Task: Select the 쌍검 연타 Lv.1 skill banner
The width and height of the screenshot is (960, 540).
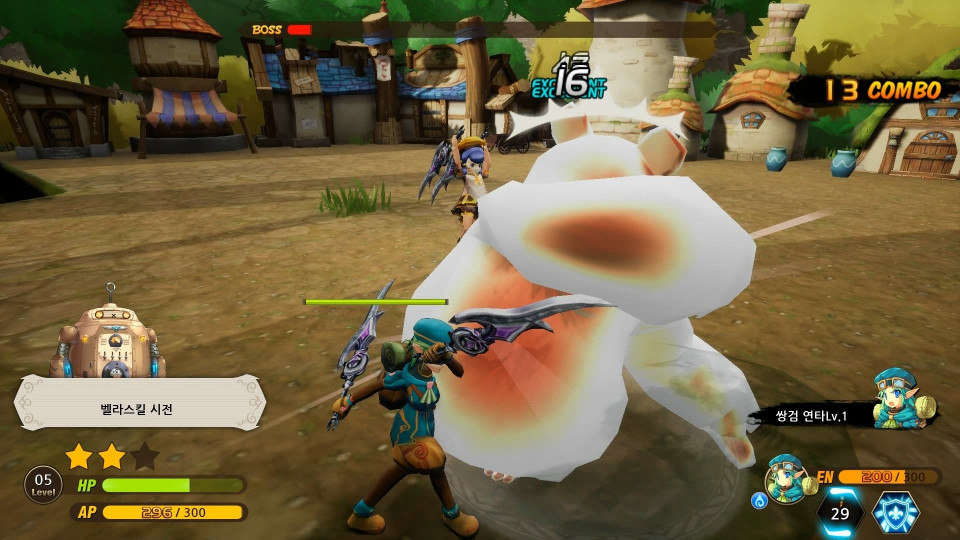Action: [810, 414]
